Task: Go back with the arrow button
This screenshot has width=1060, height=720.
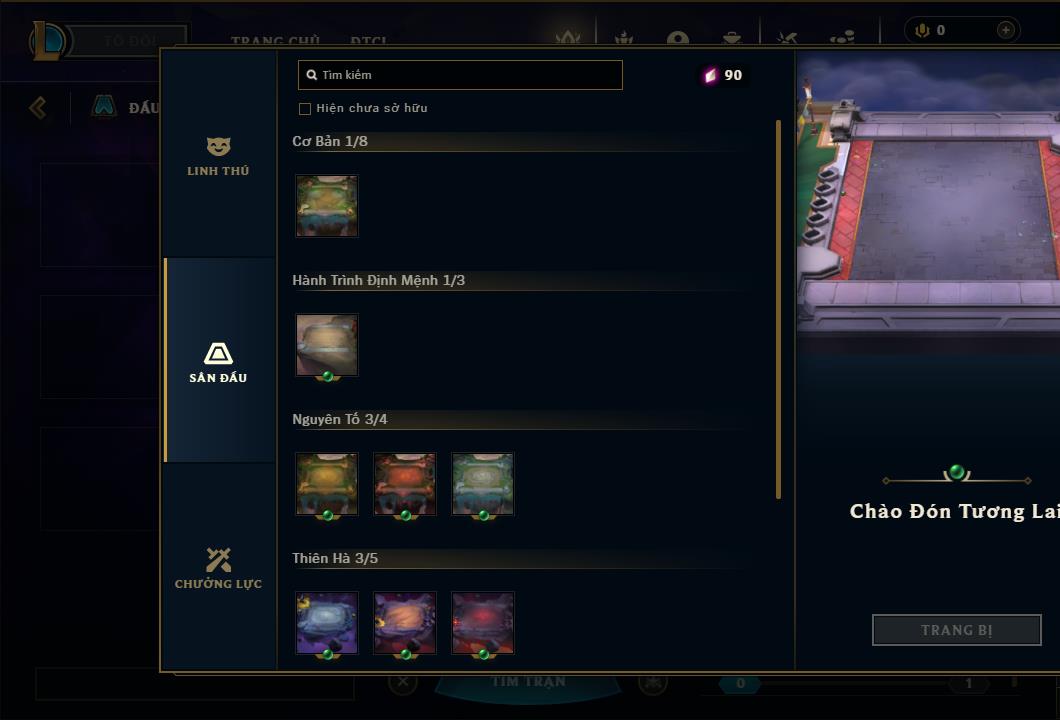Action: click(38, 107)
